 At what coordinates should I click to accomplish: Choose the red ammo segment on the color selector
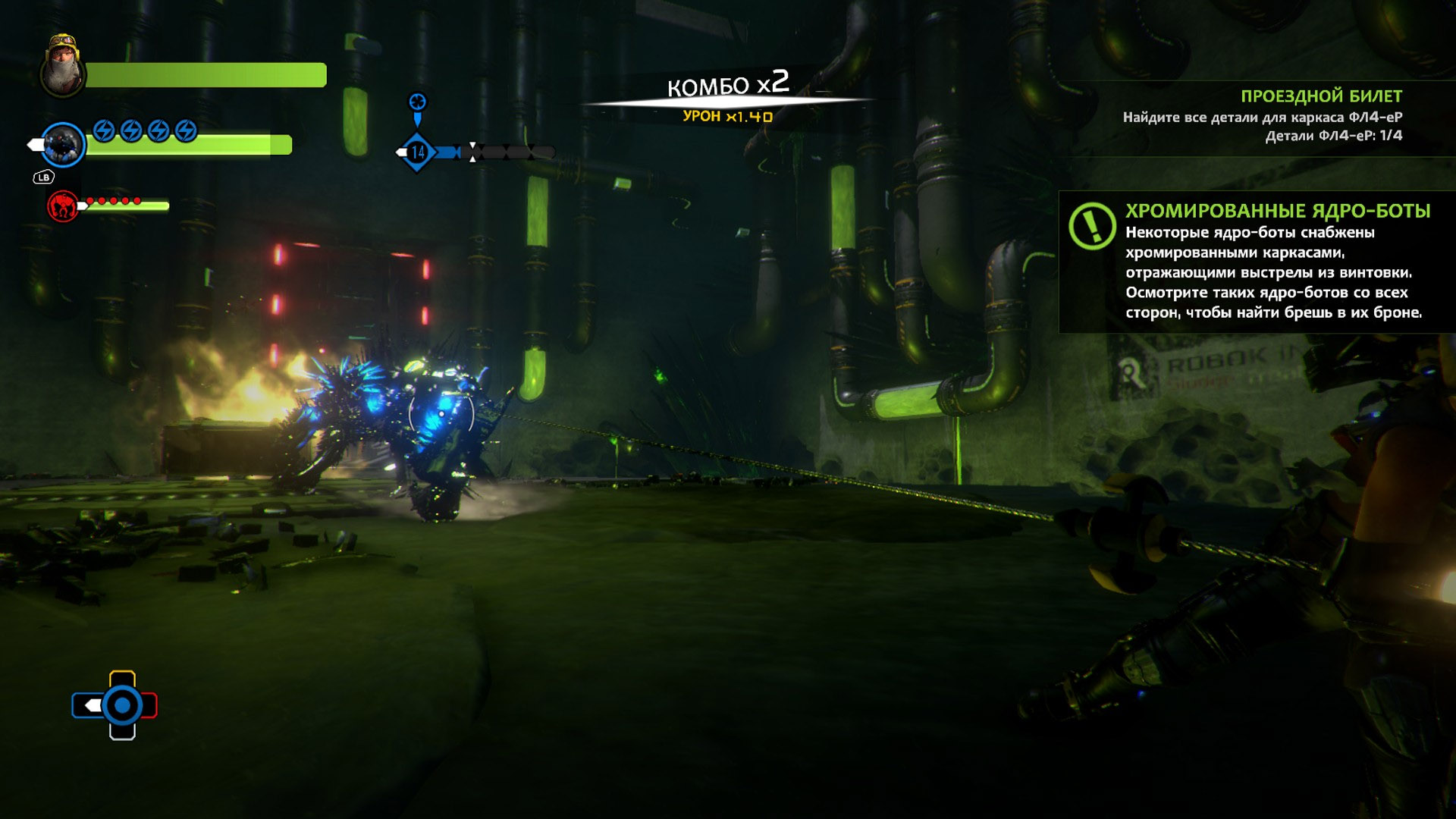[x=149, y=706]
